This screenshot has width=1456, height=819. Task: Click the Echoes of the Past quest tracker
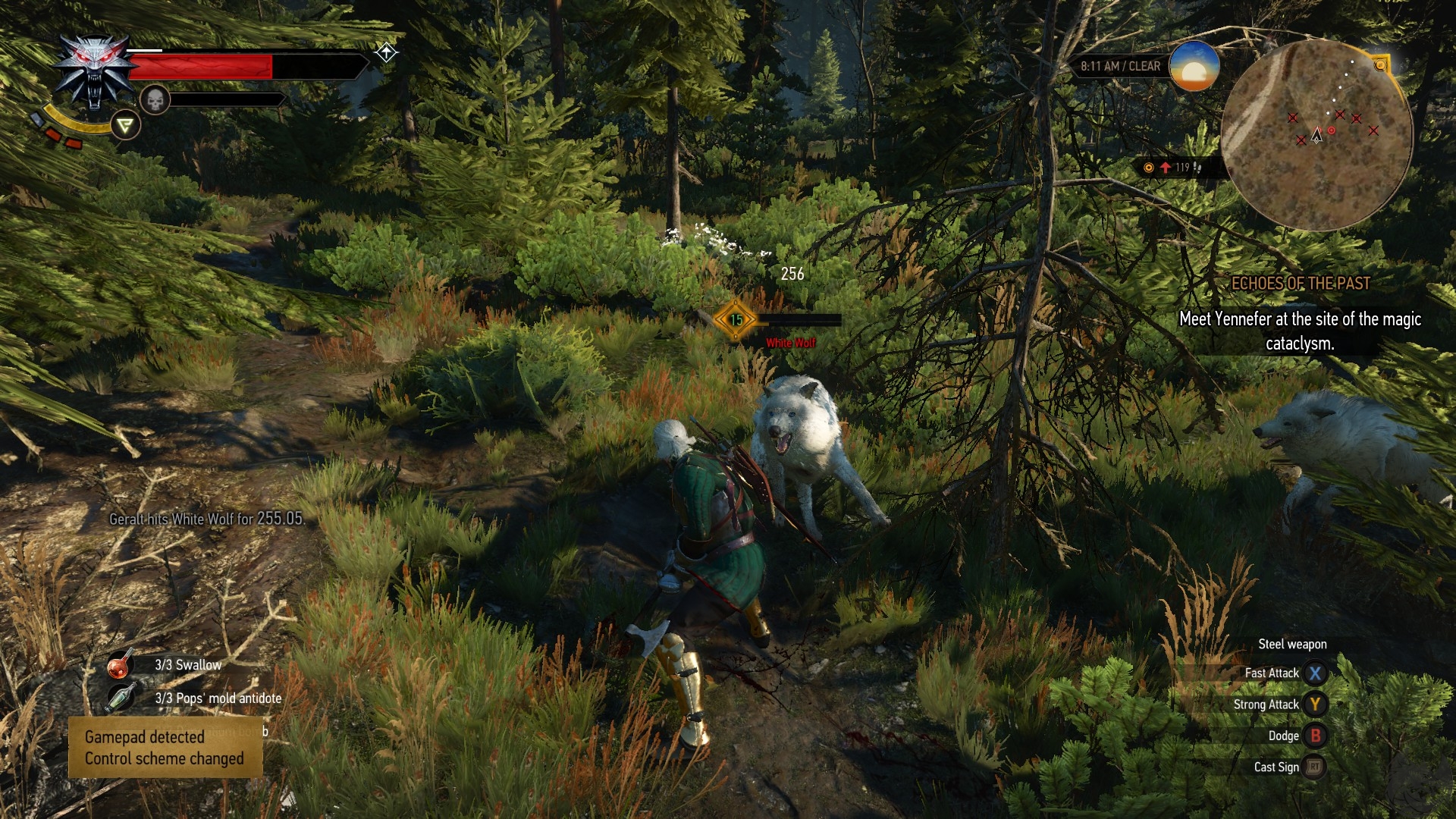(1300, 284)
